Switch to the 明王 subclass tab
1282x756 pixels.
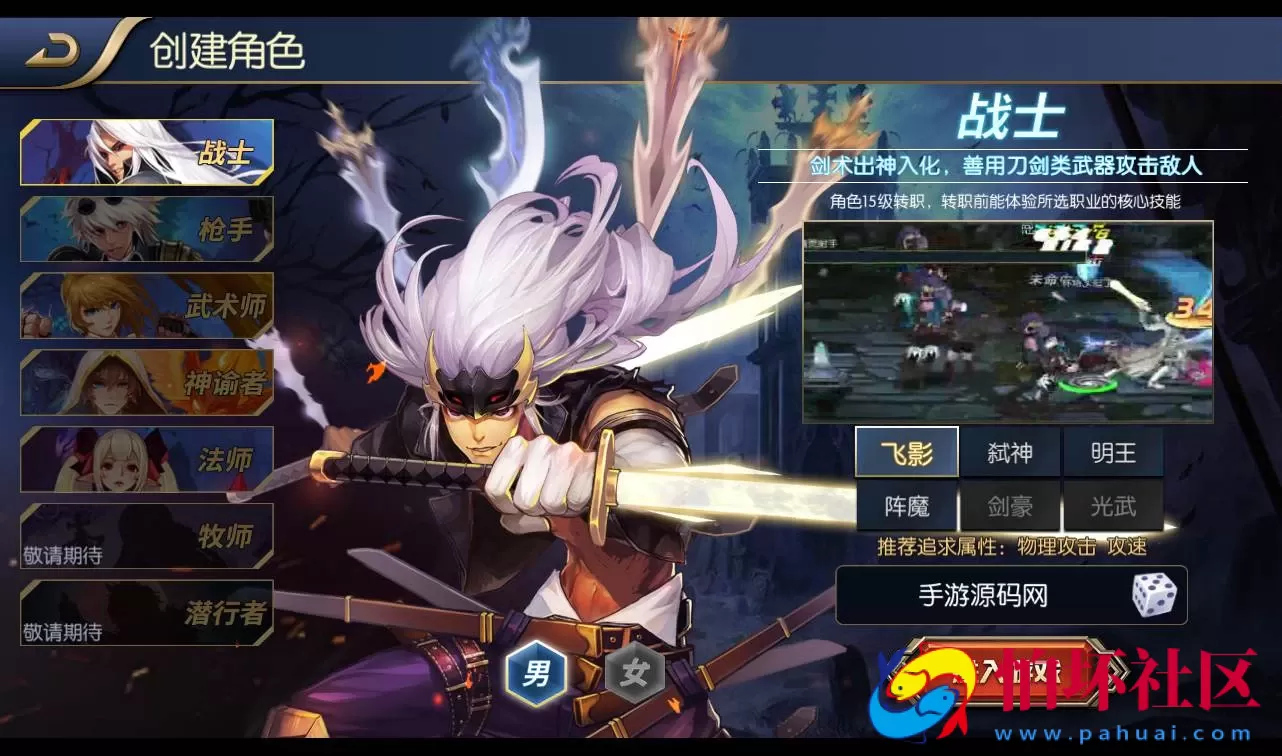tap(1113, 452)
